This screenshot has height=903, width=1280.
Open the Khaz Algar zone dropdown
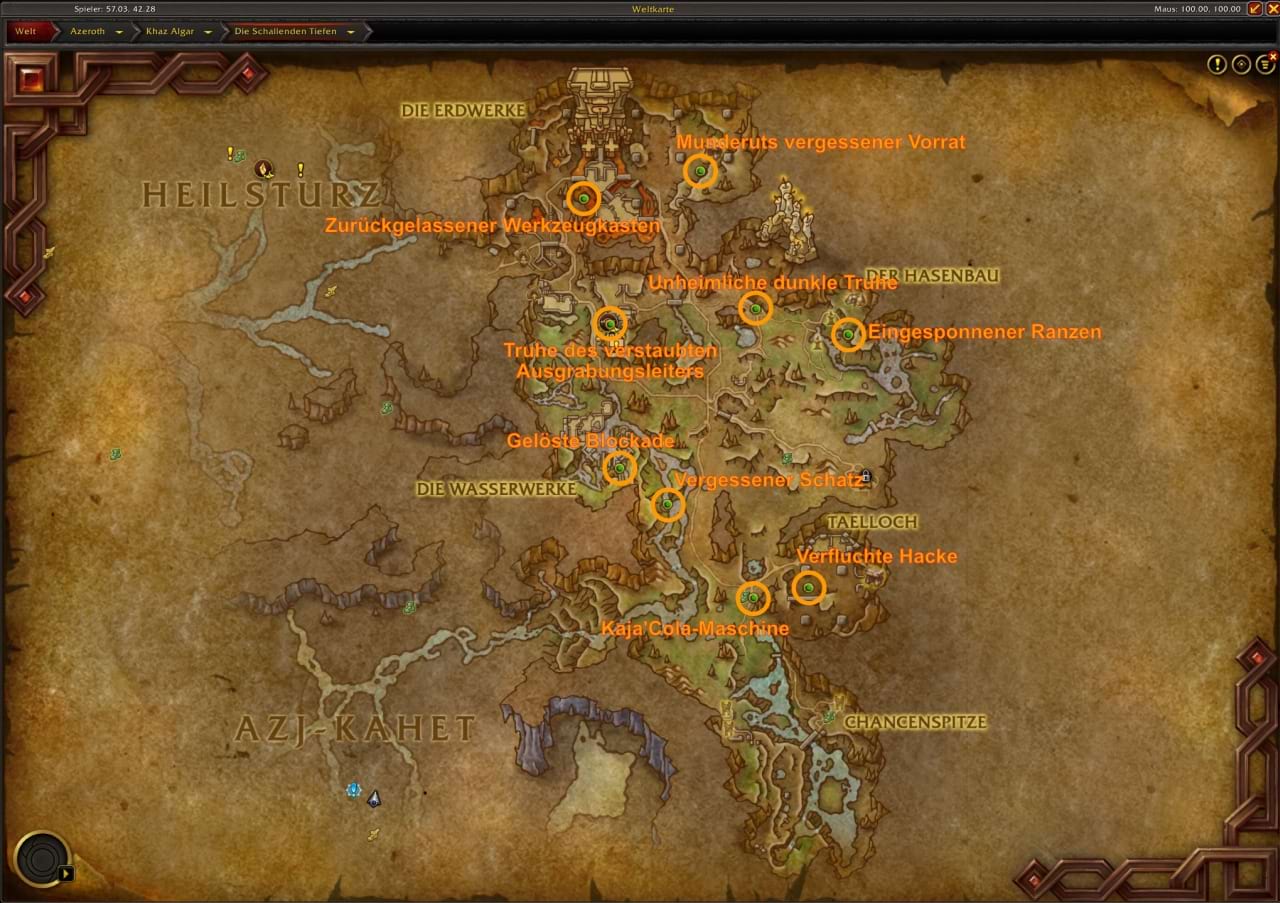208,32
